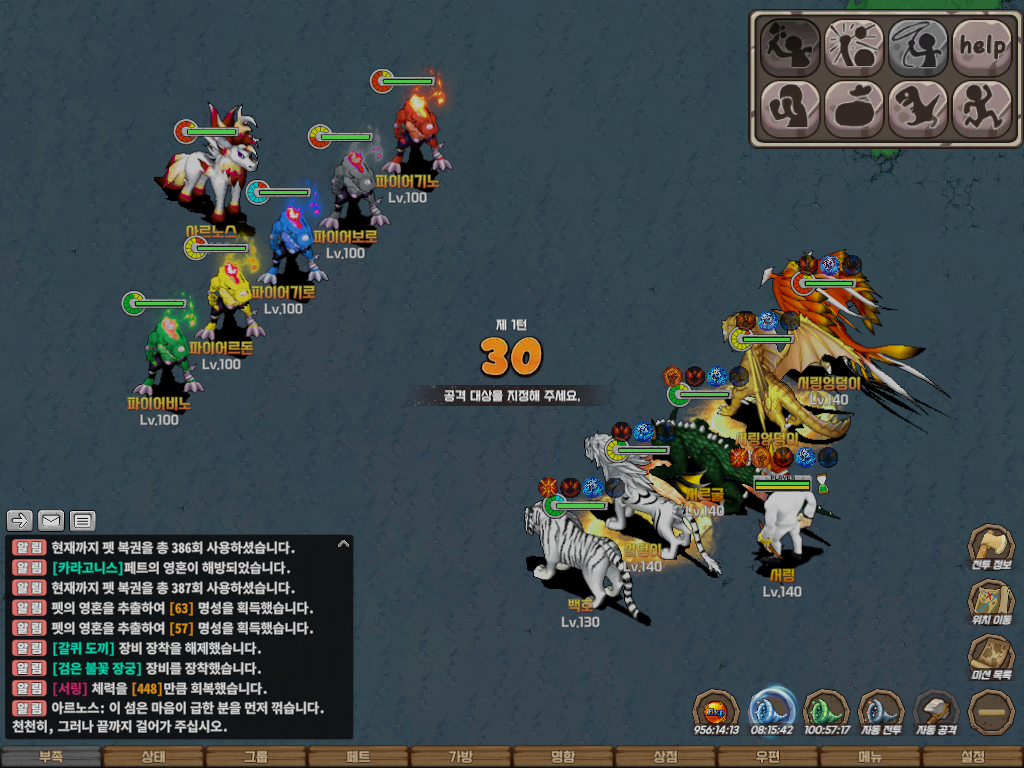Open 위치 이동 map position icon
The image size is (1024, 768).
(x=991, y=603)
